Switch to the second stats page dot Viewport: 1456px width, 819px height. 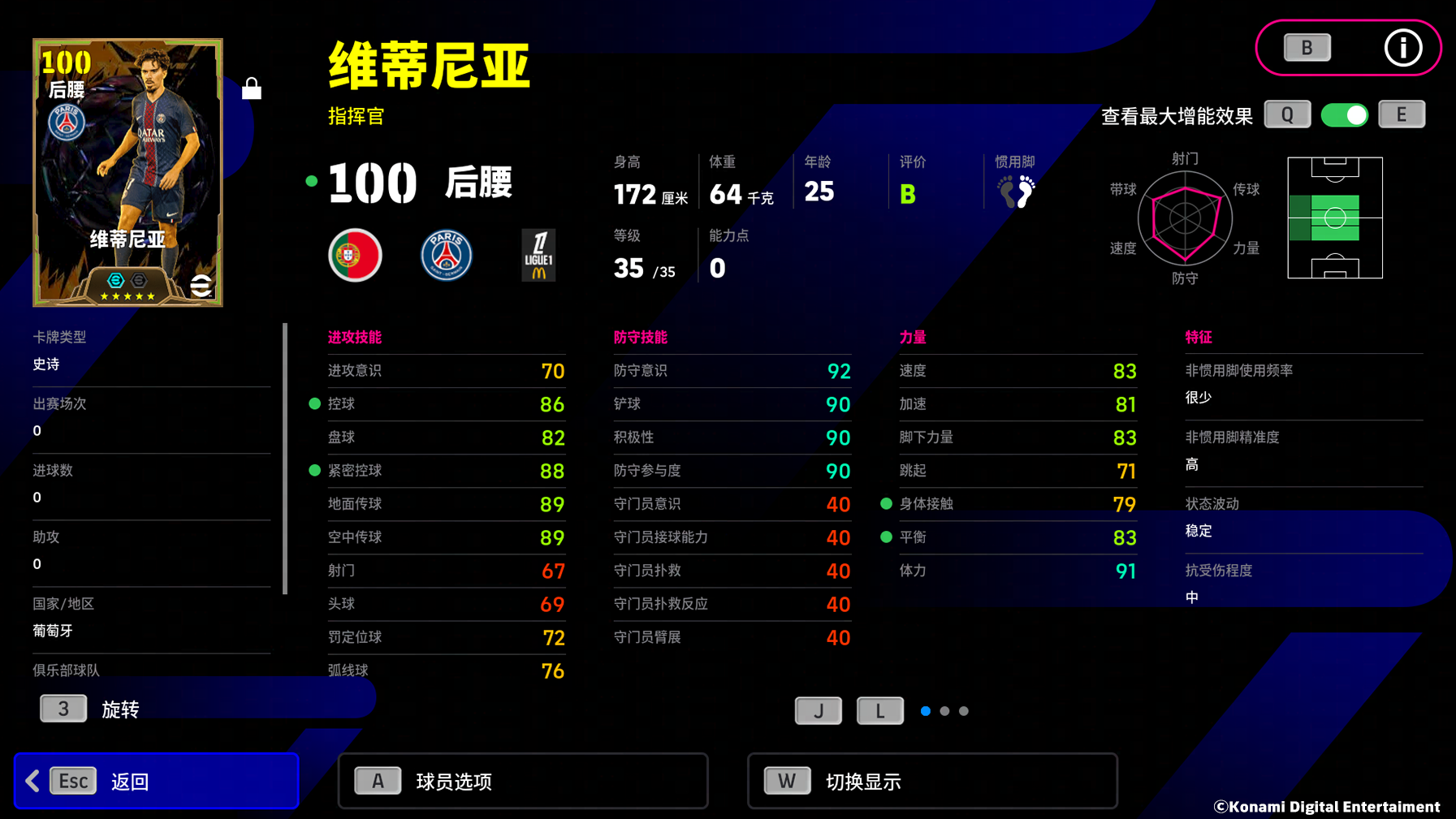coord(944,710)
